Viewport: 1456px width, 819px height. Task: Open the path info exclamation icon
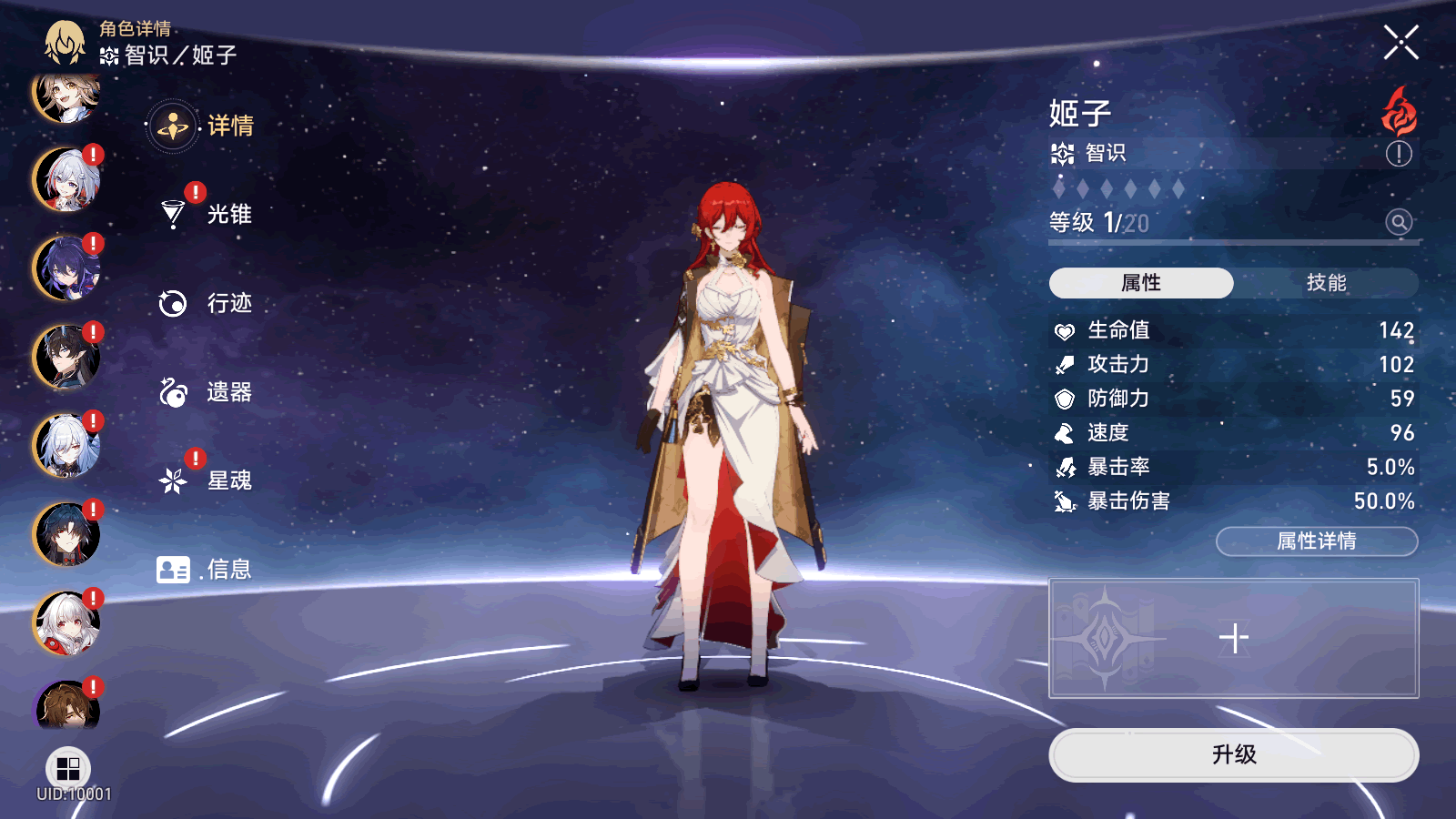[x=1399, y=154]
